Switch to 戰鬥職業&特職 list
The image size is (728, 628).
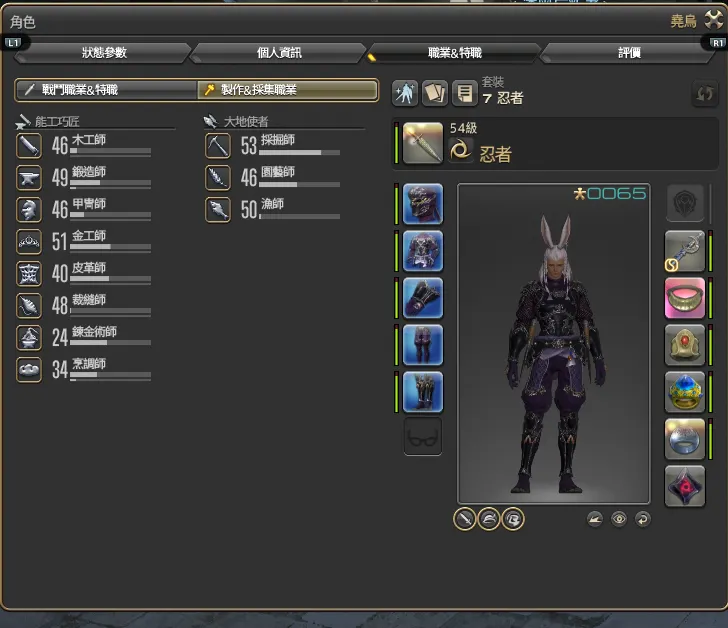pos(105,90)
